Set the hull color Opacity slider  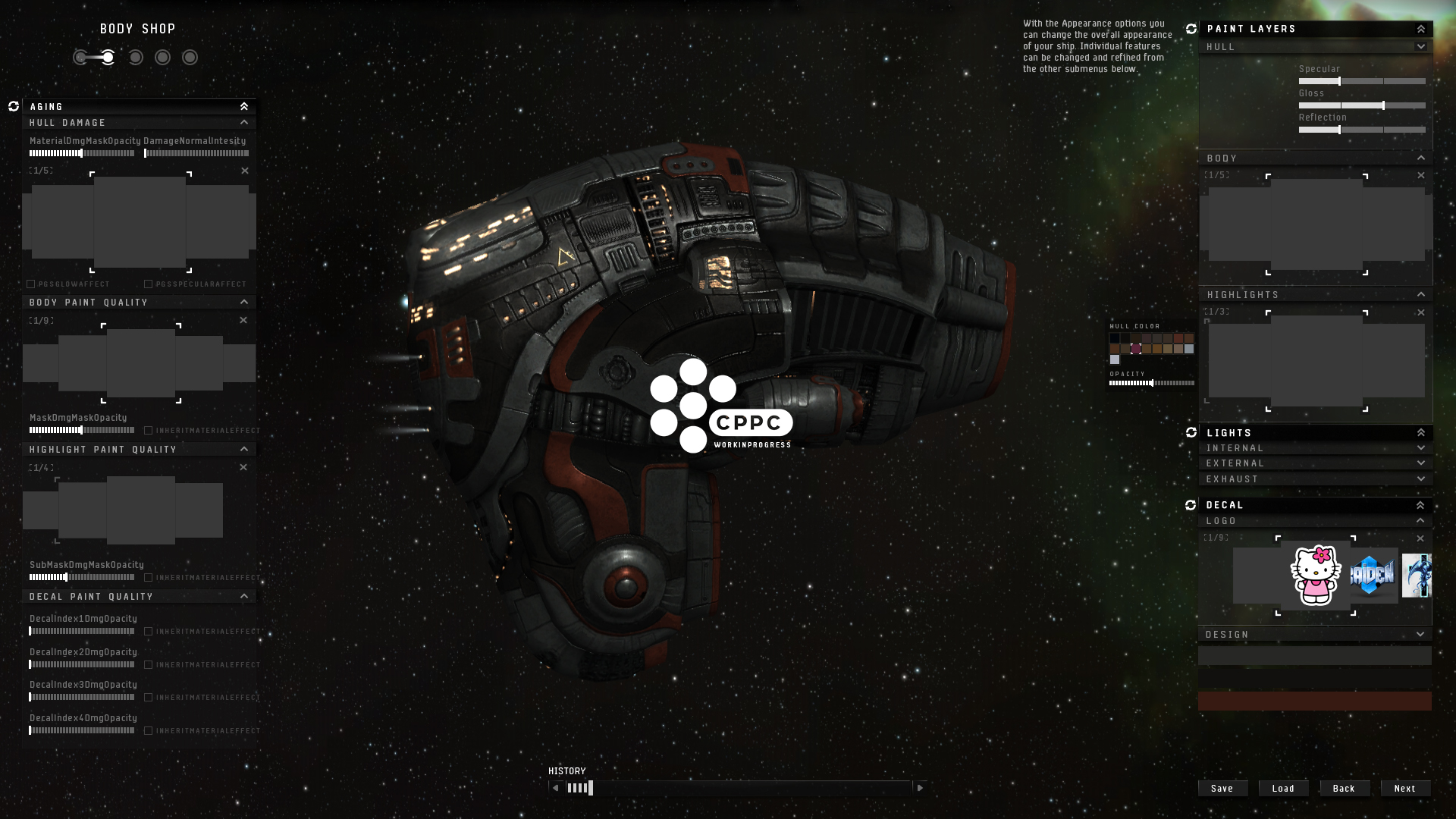[1152, 384]
